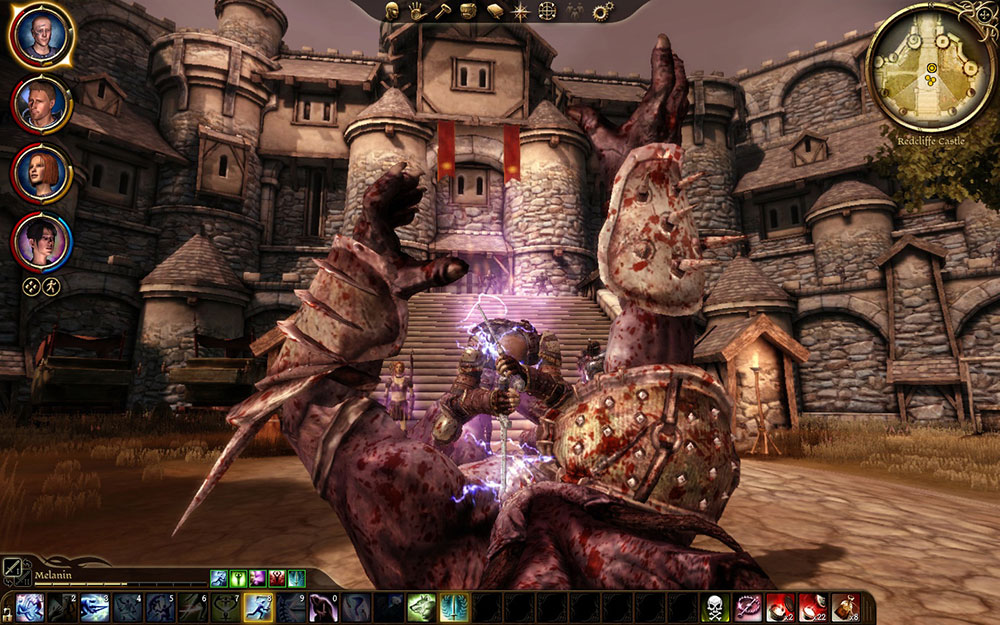Use the flask item with 8 remaining

point(845,607)
